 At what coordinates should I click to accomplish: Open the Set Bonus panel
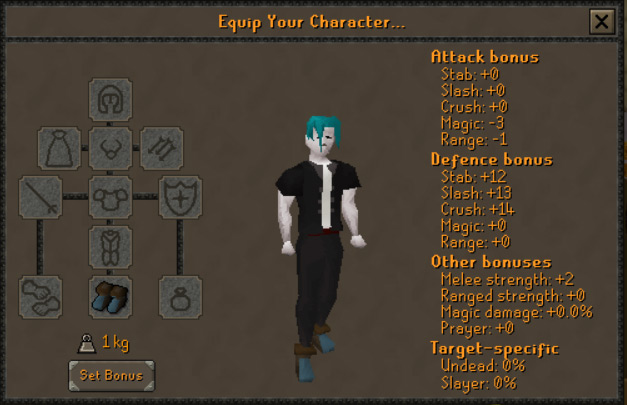click(111, 376)
